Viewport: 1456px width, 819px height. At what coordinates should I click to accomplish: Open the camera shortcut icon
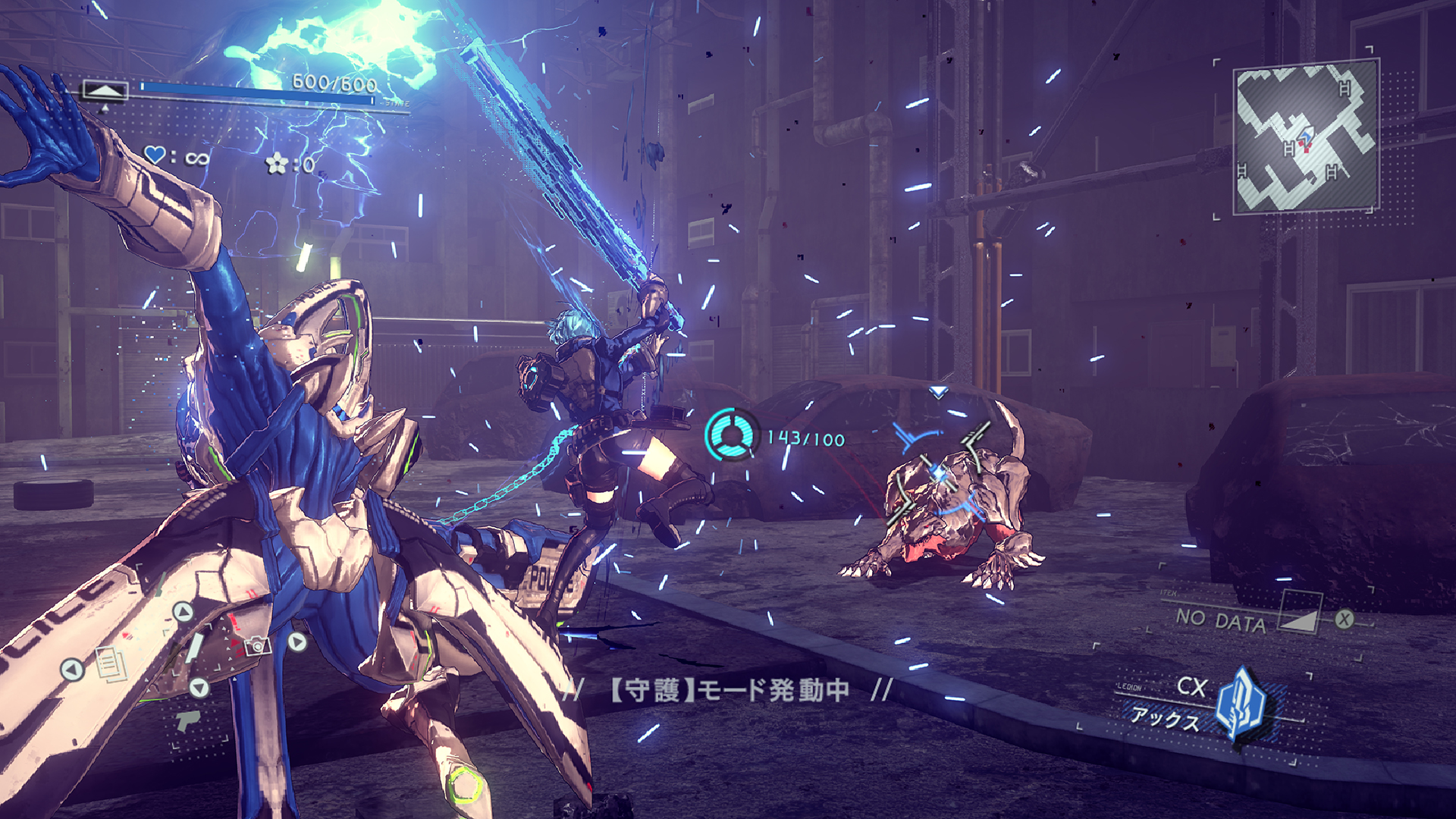pos(257,645)
